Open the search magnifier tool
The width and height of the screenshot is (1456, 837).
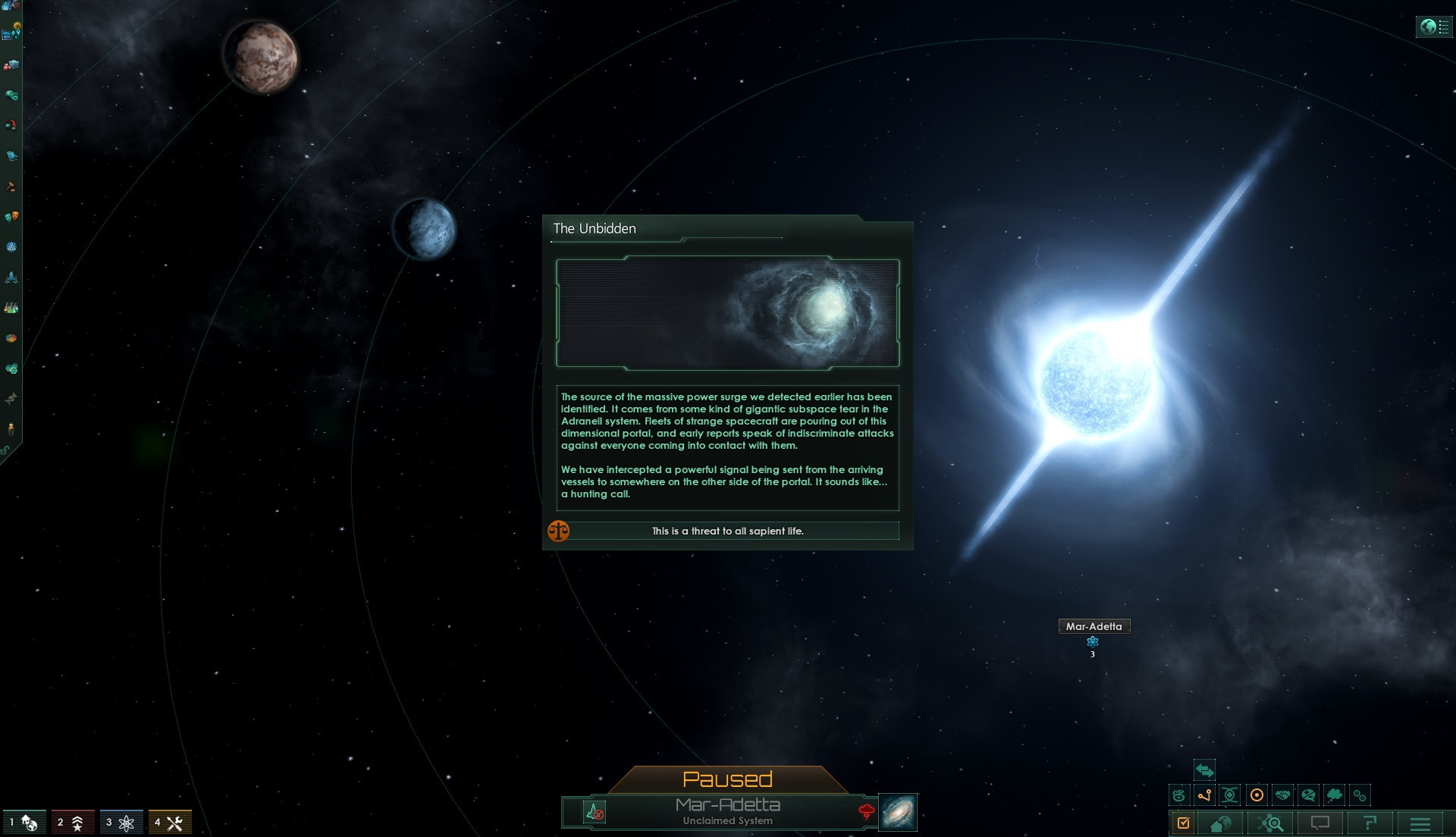point(1271,823)
